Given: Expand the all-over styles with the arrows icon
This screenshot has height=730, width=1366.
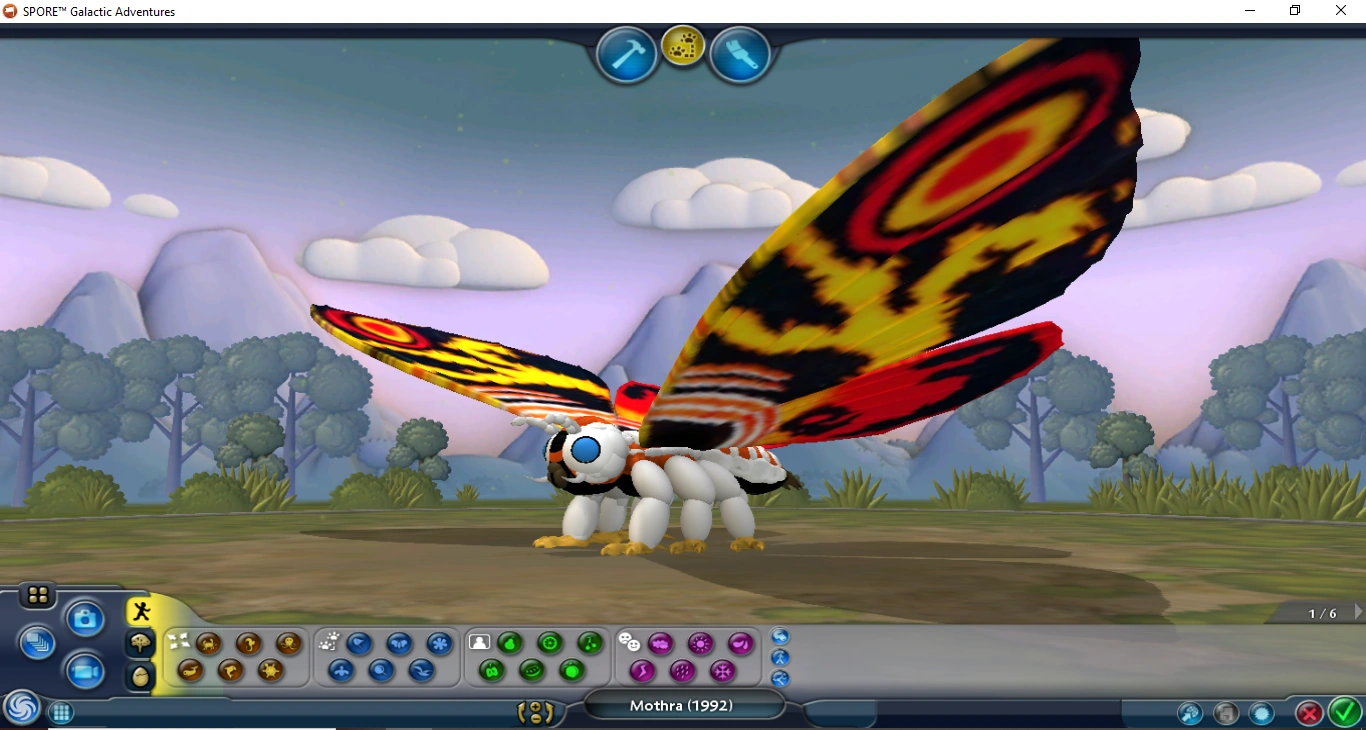Looking at the screenshot, I should (x=178, y=640).
